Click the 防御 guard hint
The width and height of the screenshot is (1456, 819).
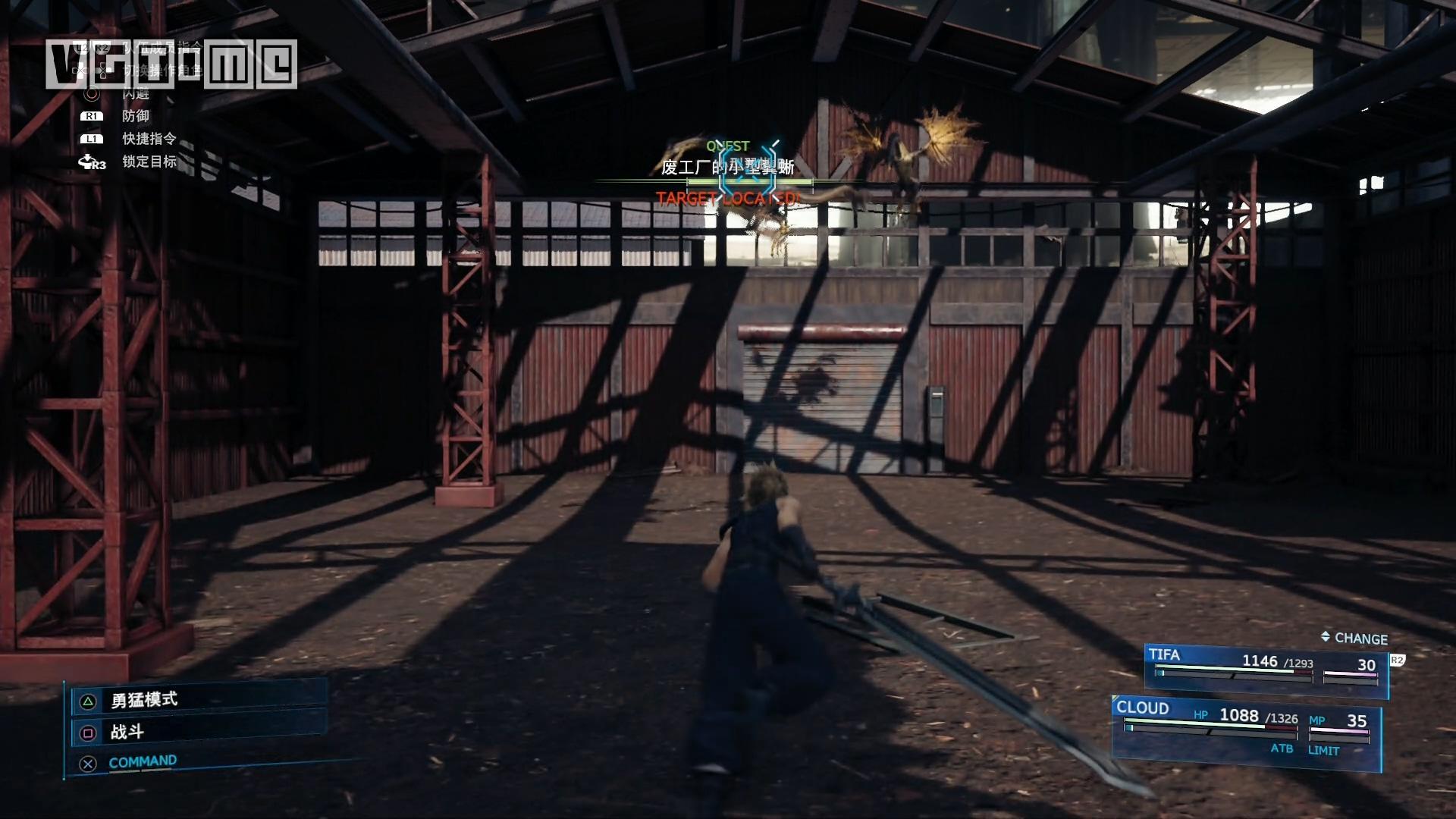[x=136, y=116]
